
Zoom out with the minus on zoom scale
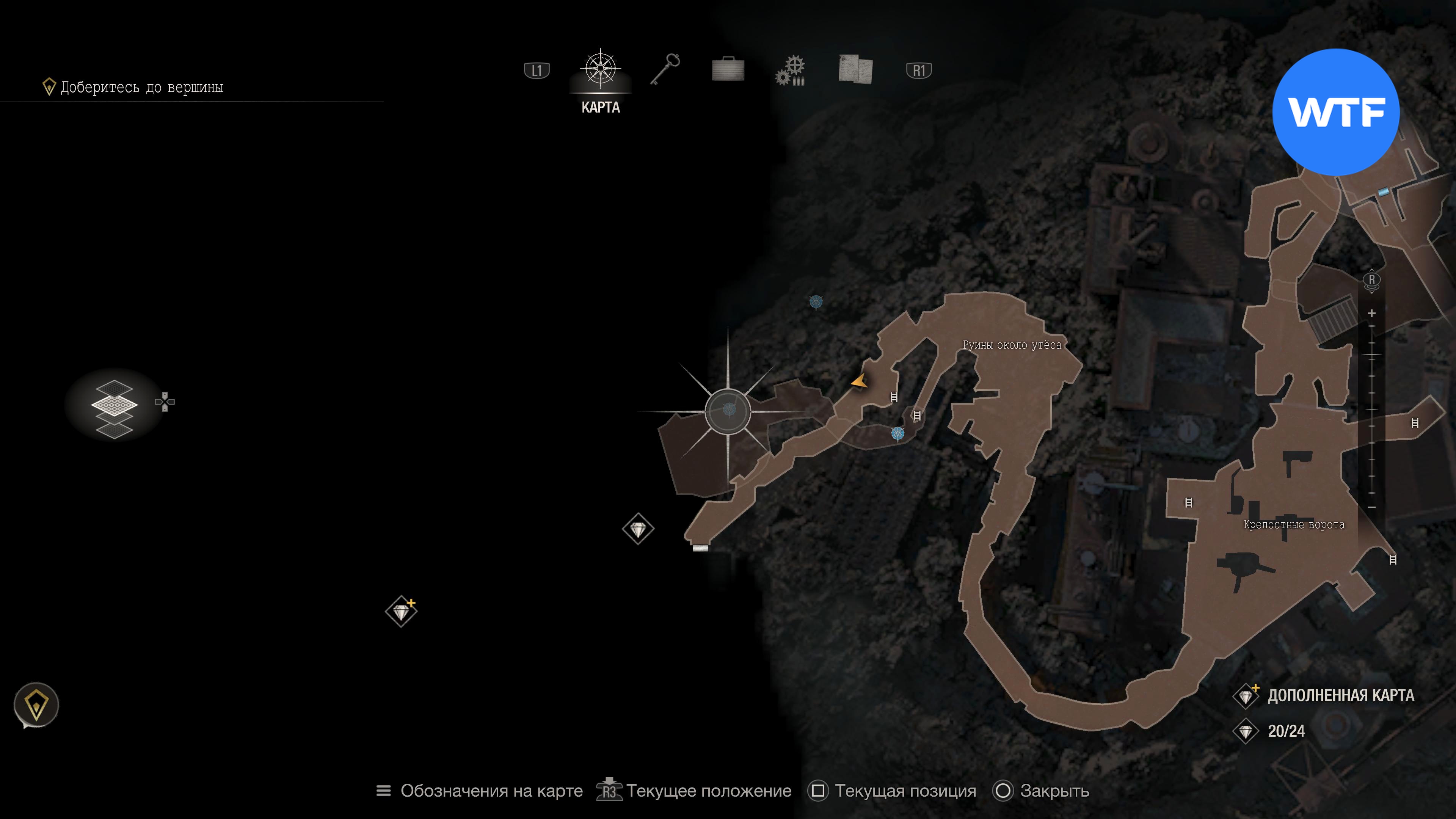point(1372,507)
